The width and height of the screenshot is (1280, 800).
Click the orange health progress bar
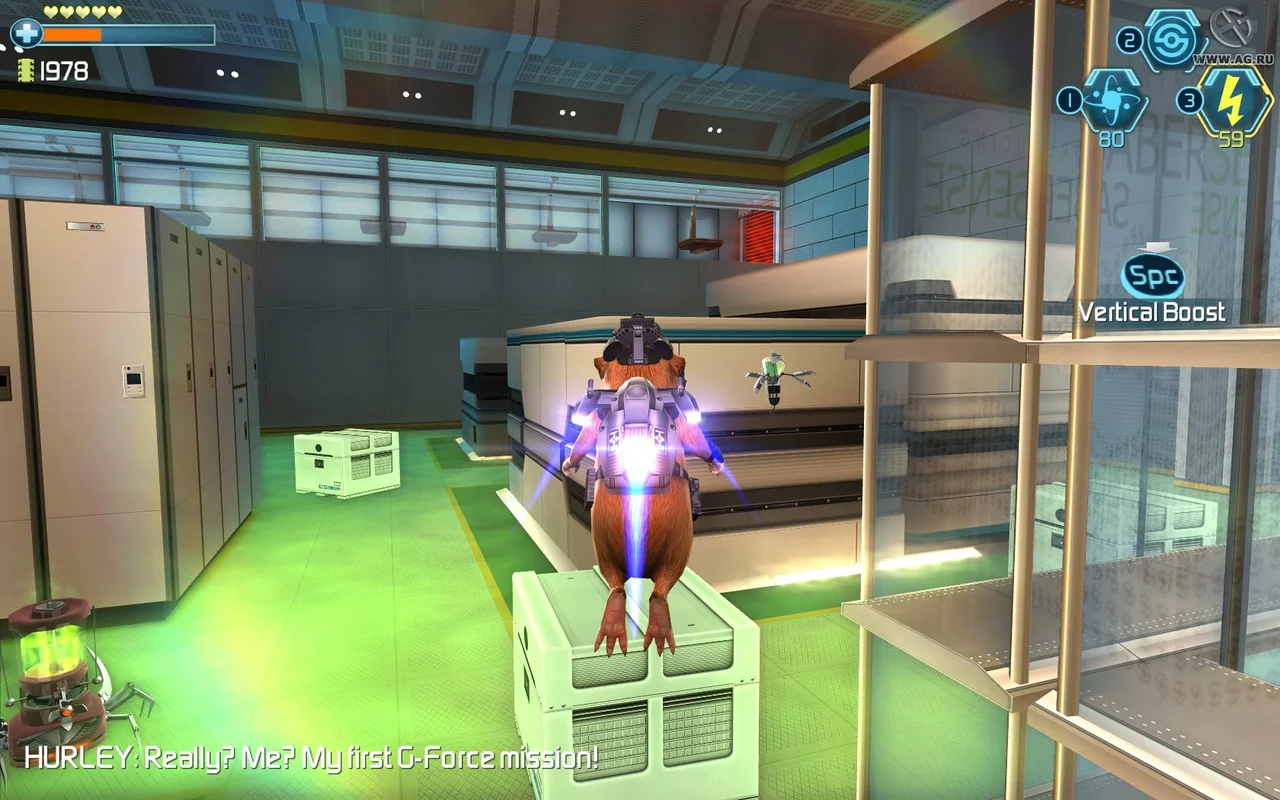coord(70,34)
